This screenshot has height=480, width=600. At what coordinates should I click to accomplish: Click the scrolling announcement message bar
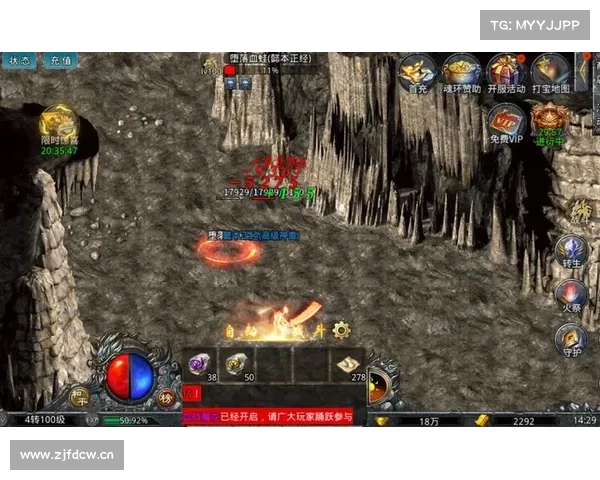pyautogui.click(x=270, y=416)
